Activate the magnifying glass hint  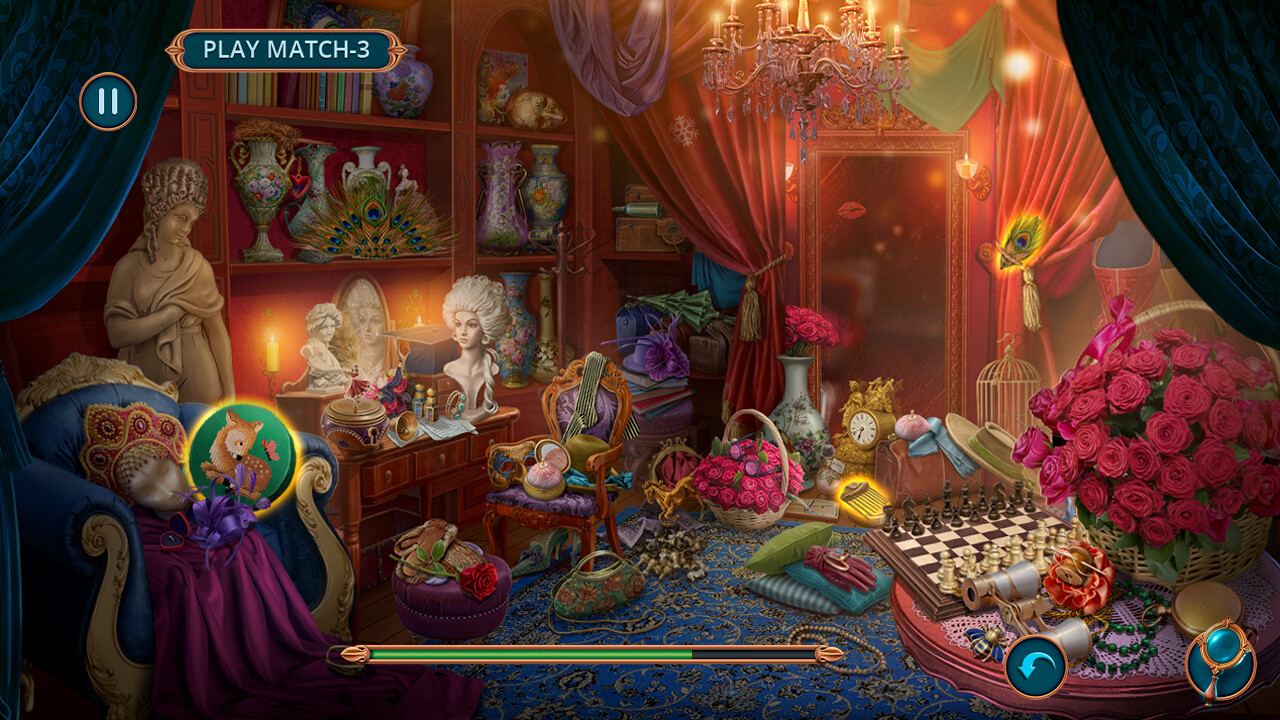coord(1221,662)
